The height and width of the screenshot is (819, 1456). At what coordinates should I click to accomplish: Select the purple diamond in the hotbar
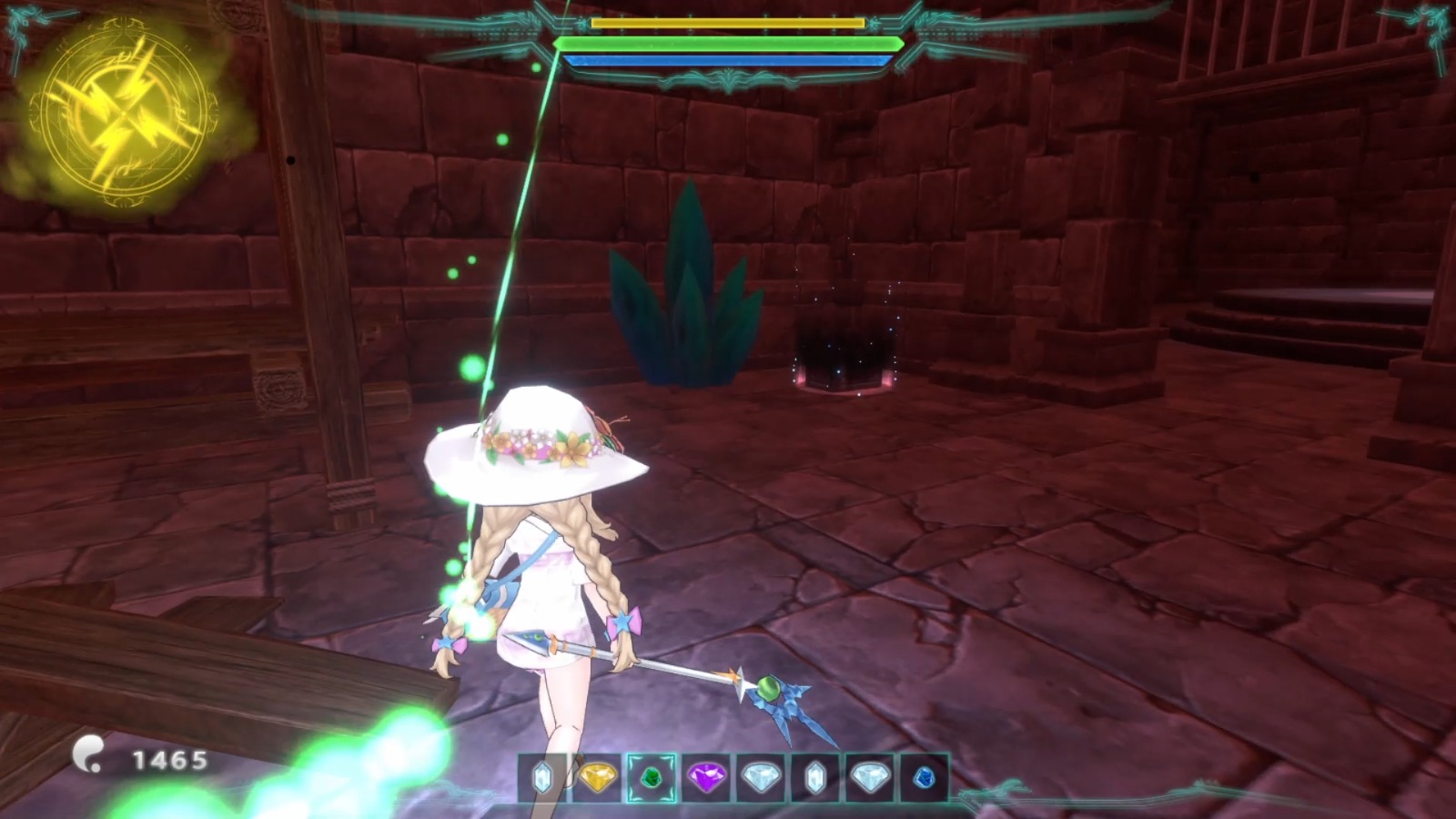tap(706, 778)
